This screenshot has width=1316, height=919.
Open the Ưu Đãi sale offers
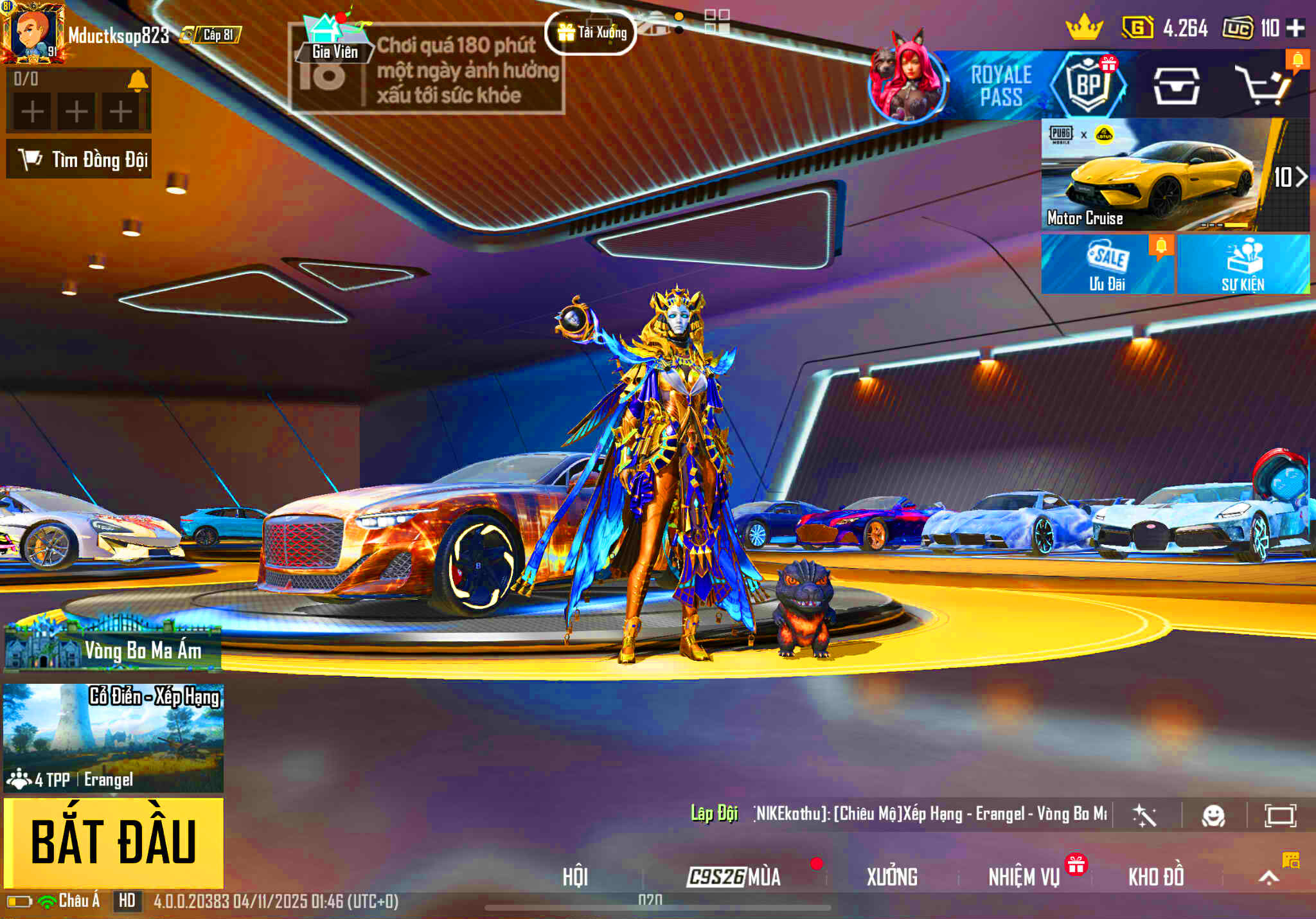coord(1107,265)
